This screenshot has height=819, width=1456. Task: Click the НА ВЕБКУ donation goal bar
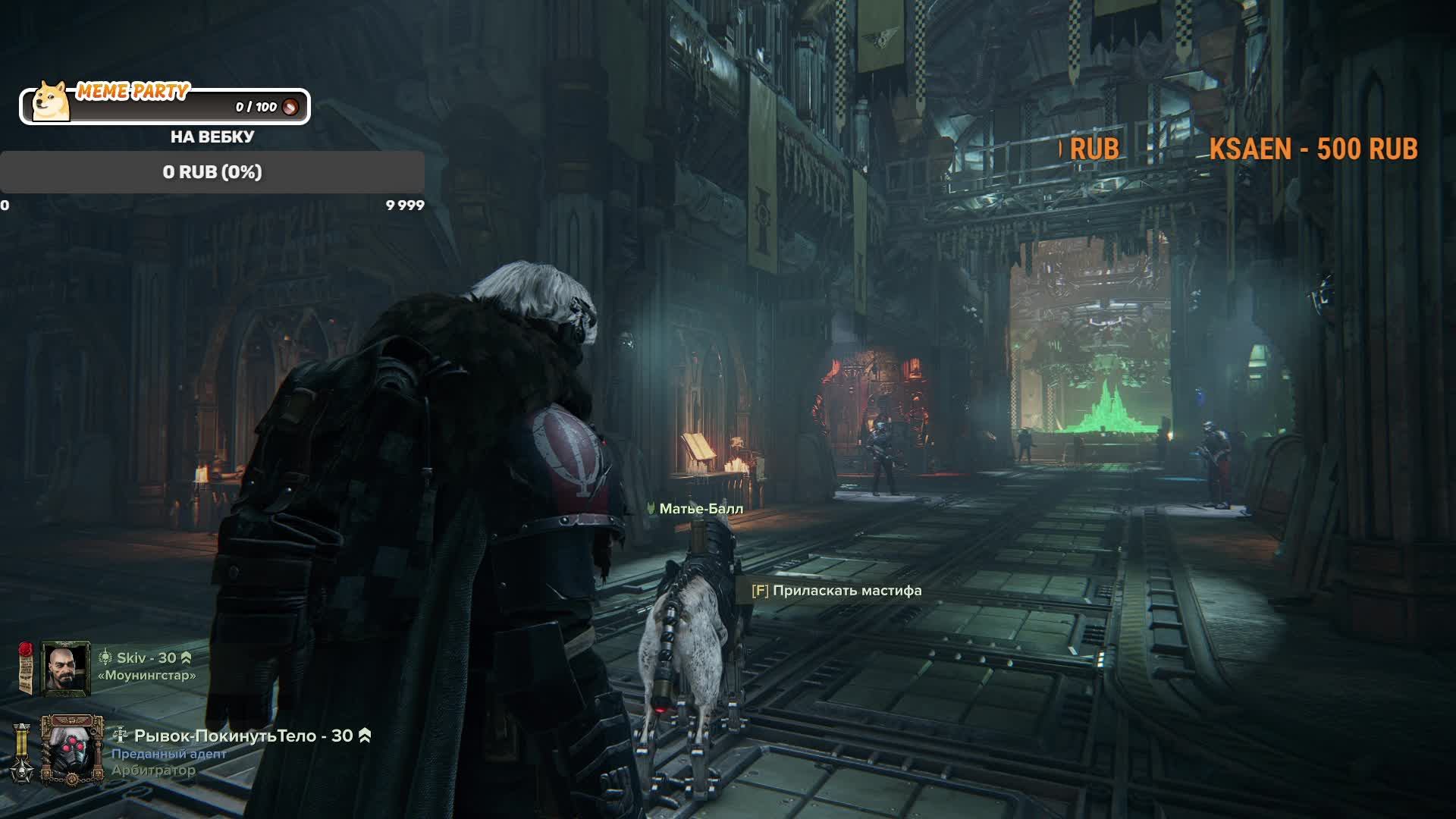(x=212, y=172)
